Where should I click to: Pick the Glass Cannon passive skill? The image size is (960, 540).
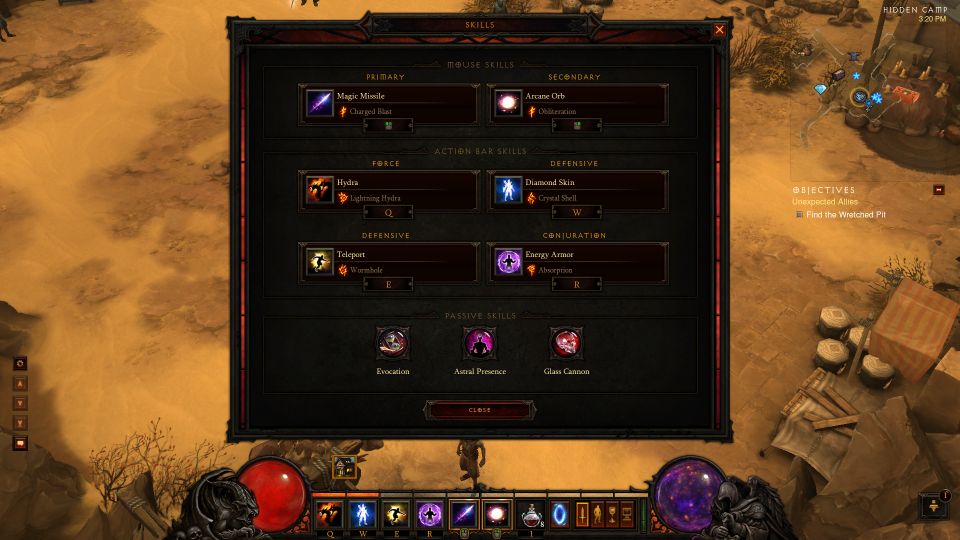point(566,345)
